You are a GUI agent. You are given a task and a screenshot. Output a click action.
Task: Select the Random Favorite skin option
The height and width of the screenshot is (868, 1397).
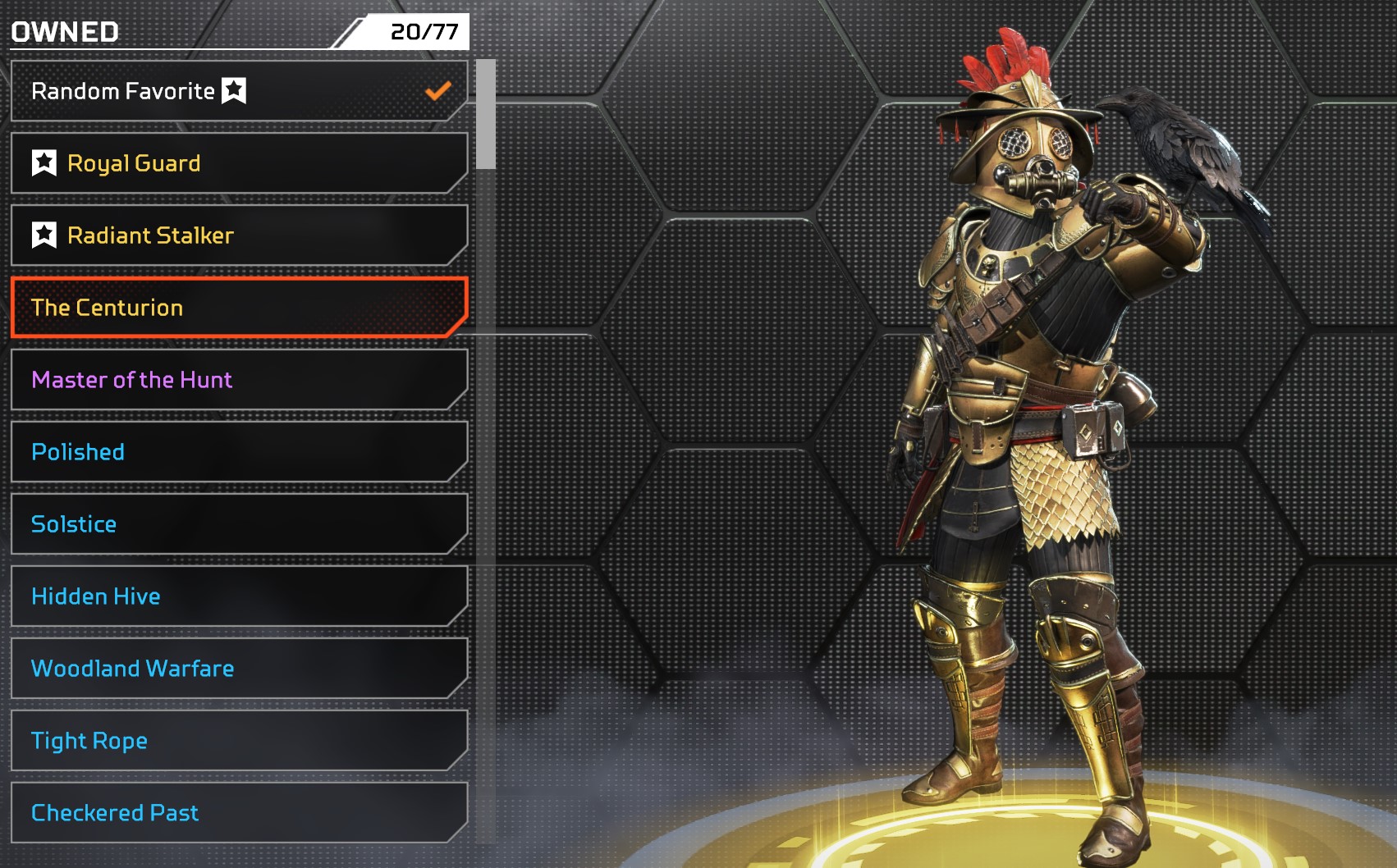[238, 91]
